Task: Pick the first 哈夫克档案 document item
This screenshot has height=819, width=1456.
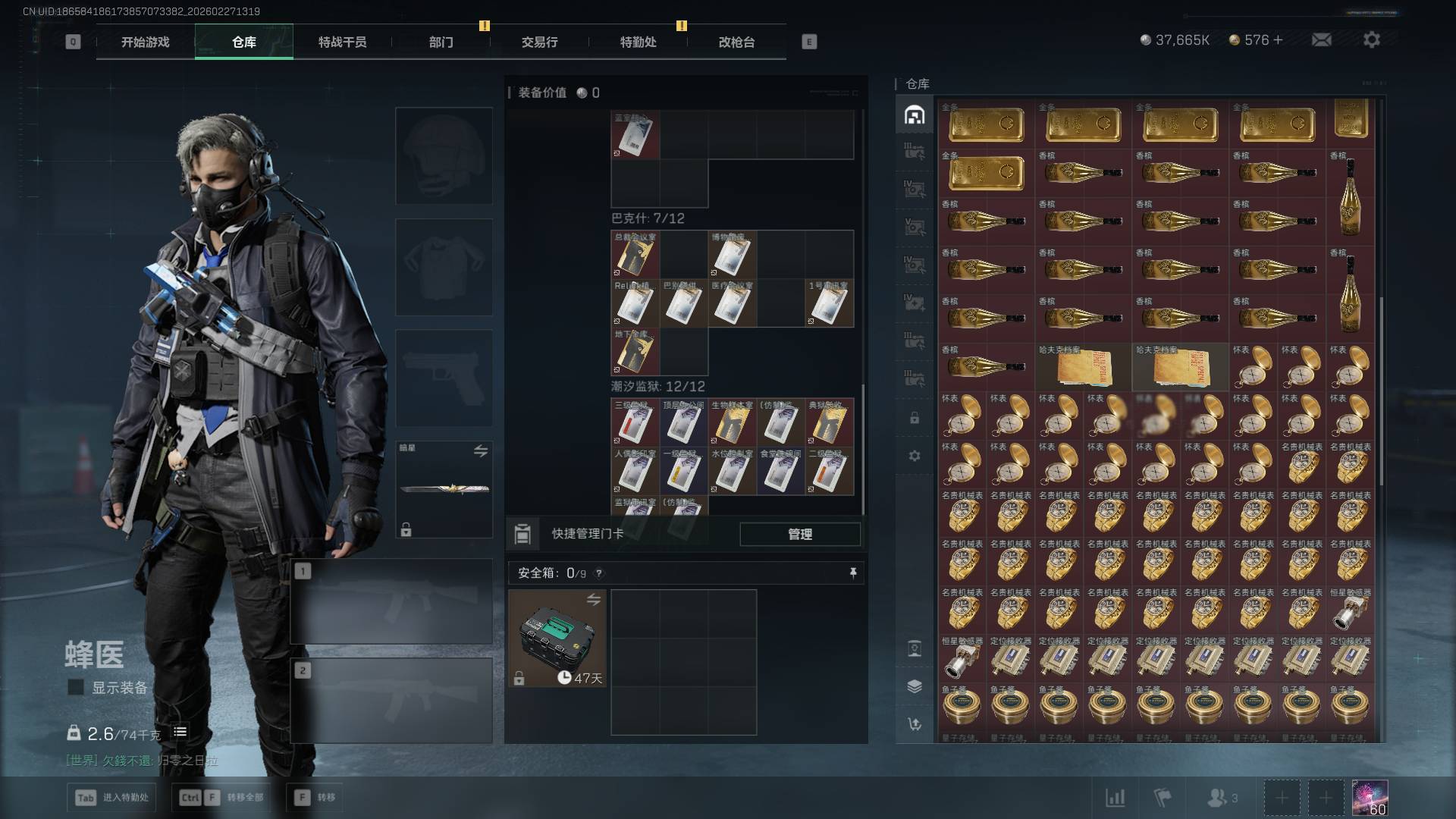Action: (x=1083, y=367)
